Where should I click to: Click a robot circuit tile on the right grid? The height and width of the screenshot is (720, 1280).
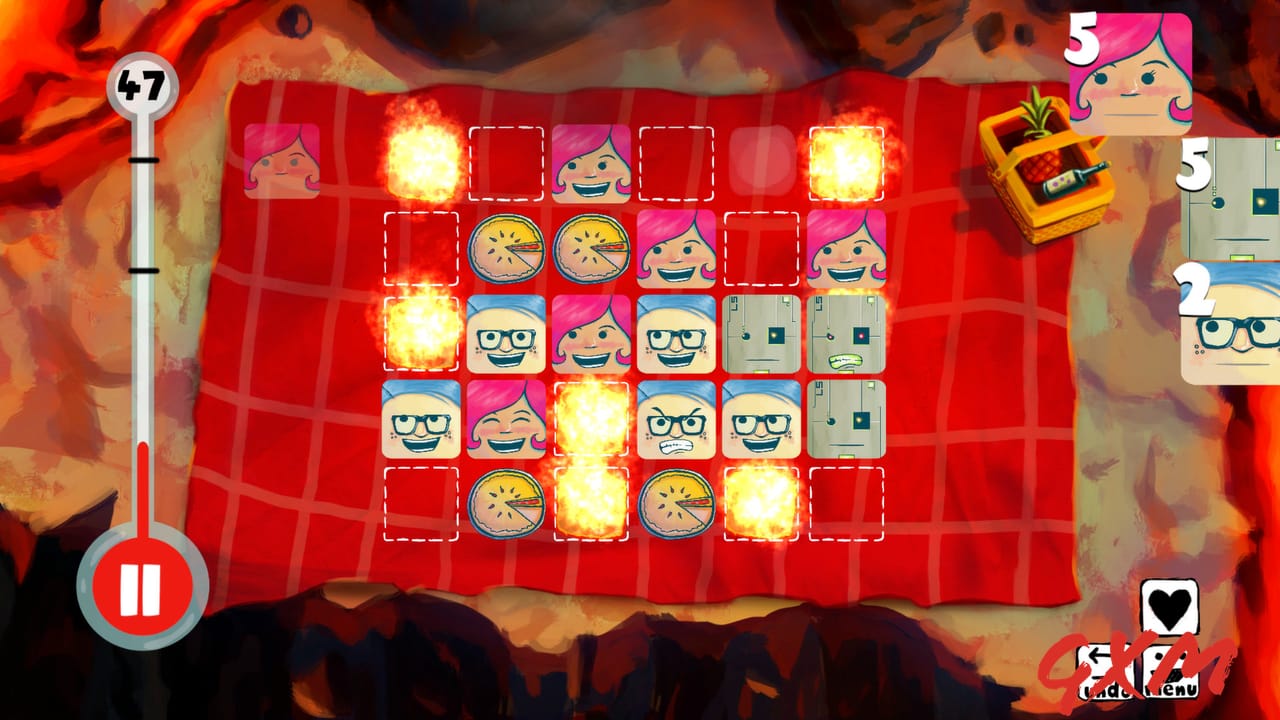tap(762, 334)
